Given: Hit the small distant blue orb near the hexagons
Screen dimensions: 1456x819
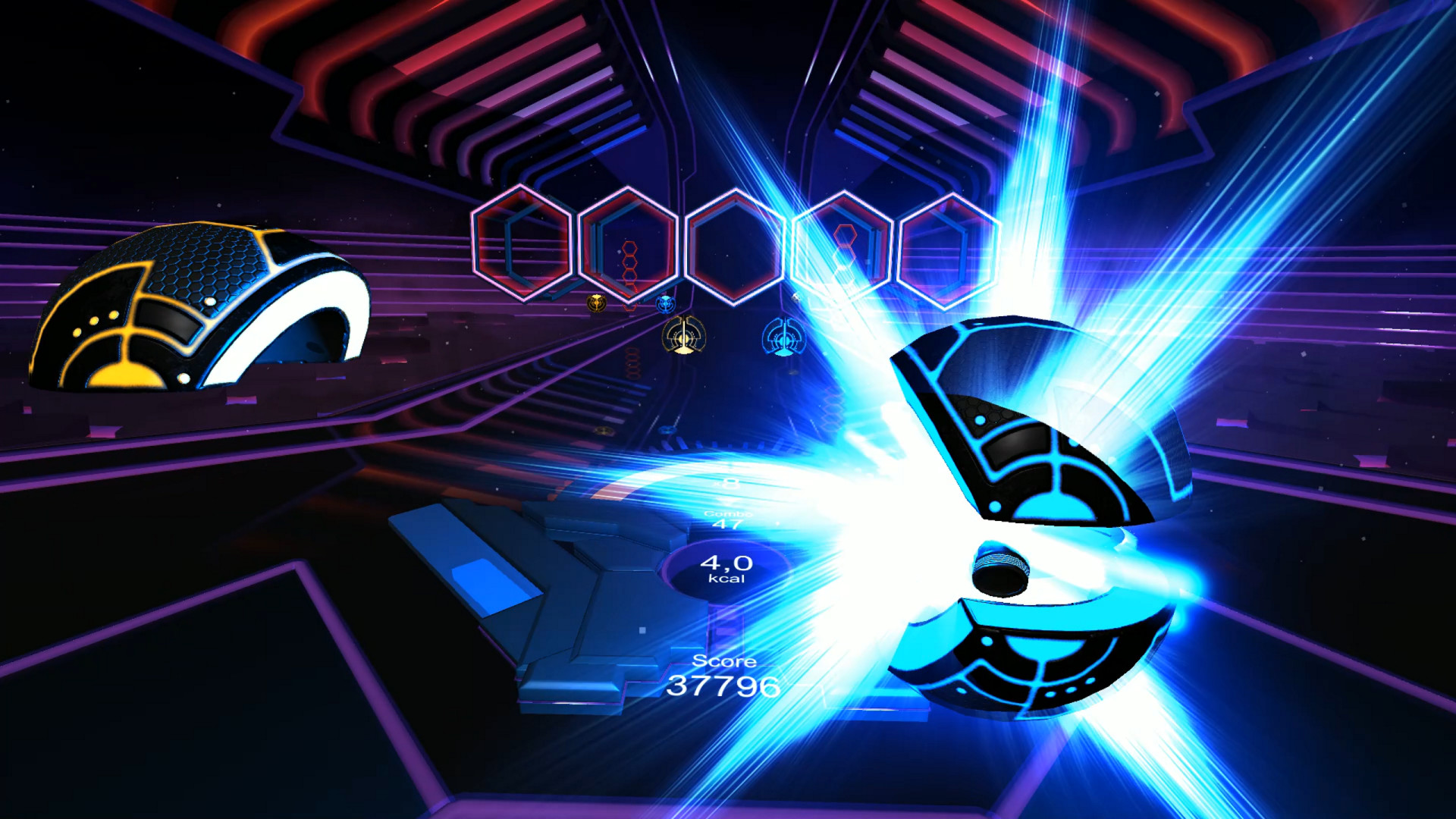Looking at the screenshot, I should click(666, 304).
